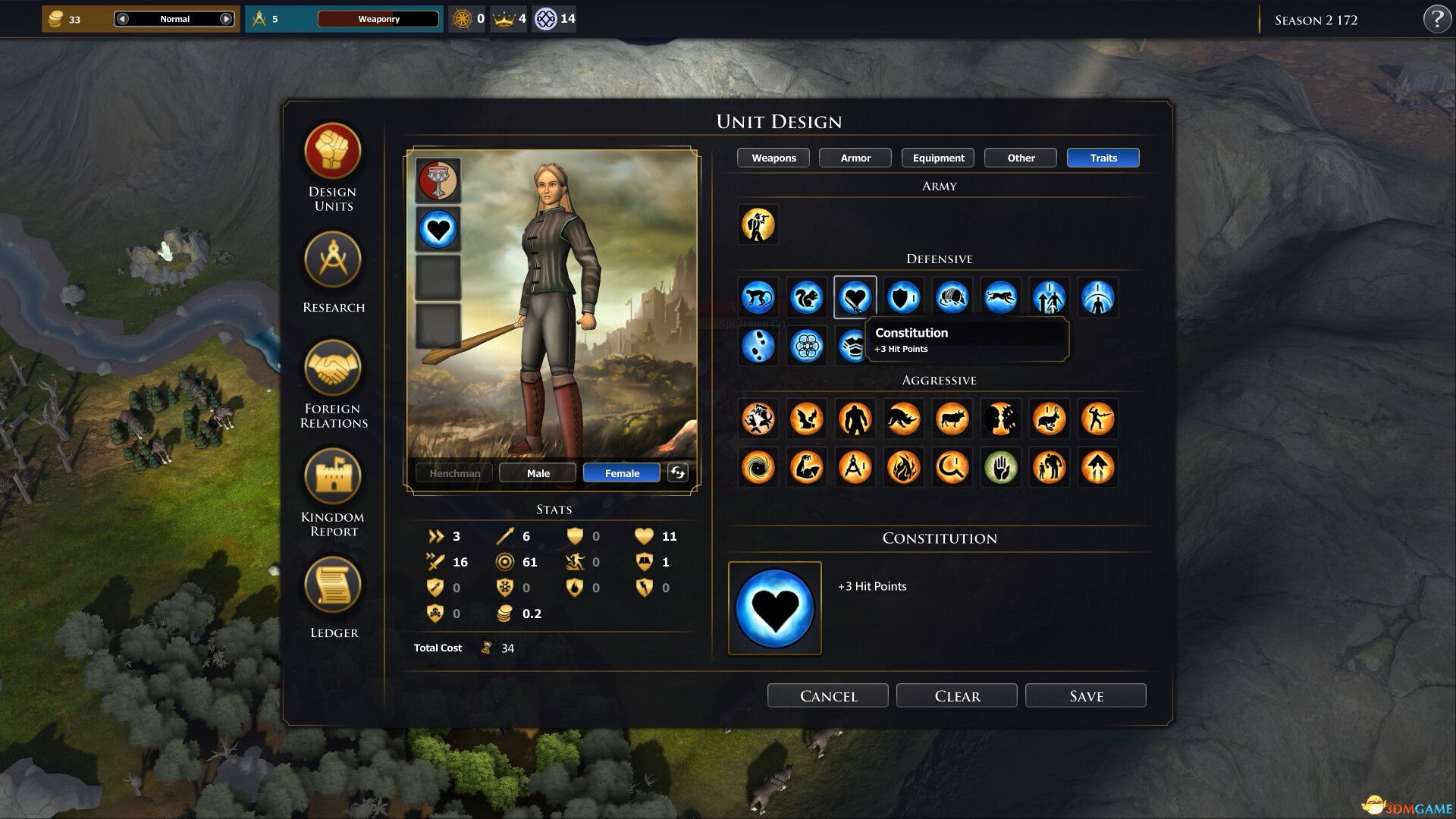Choose the flame Aggressive trait
1456x819 pixels.
click(x=903, y=468)
